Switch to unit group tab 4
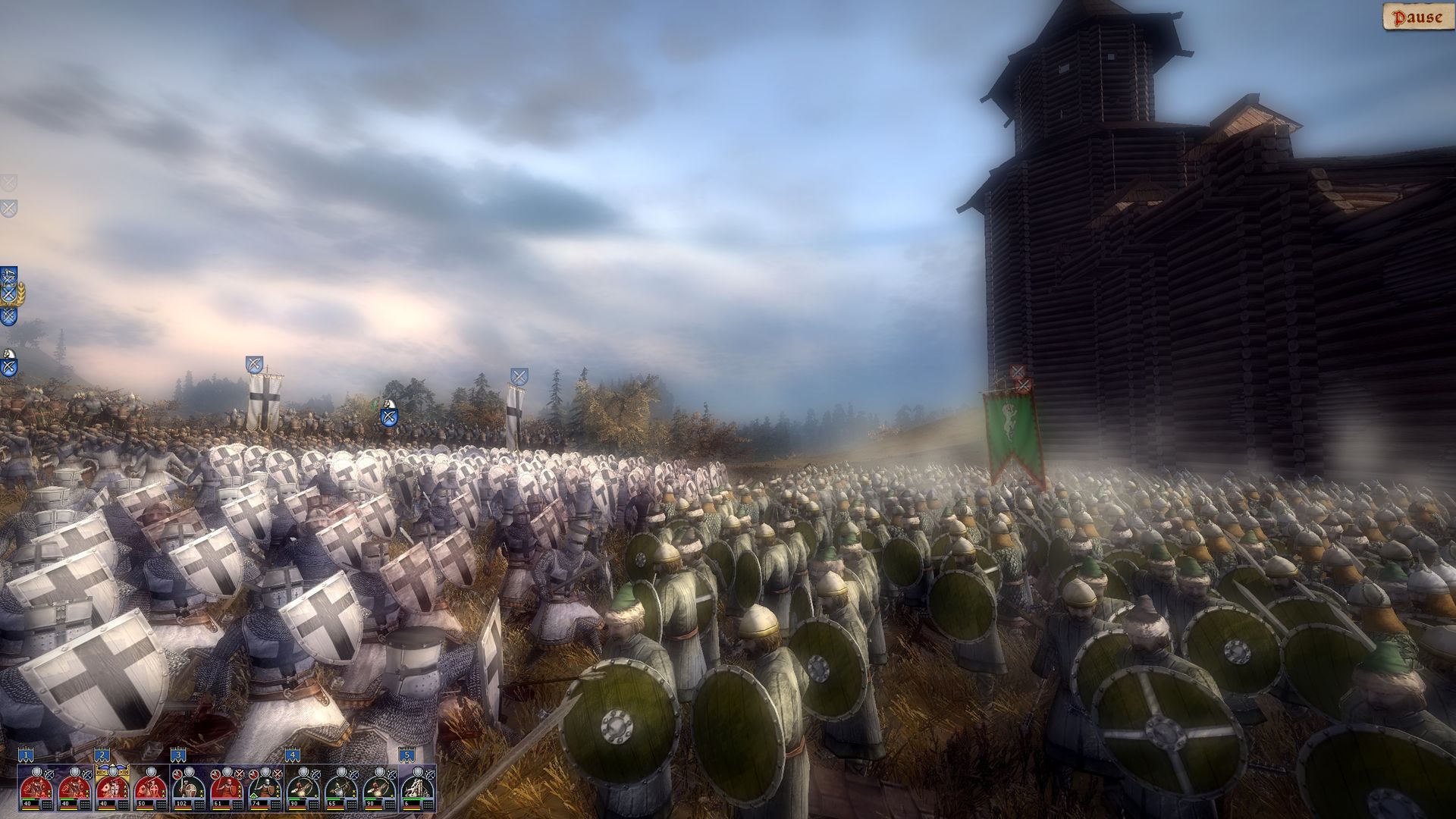 293,755
